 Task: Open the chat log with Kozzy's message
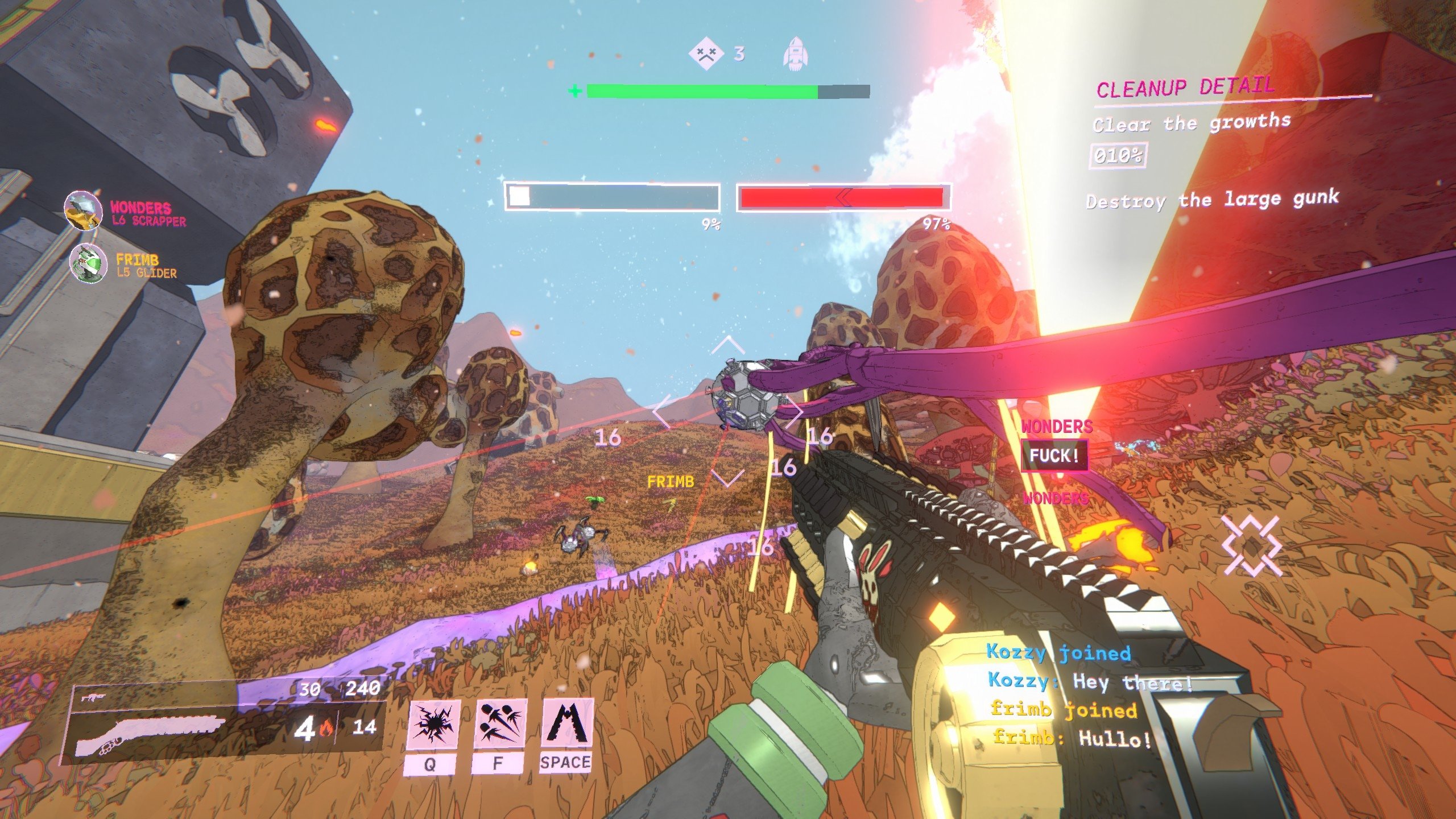point(1089,681)
